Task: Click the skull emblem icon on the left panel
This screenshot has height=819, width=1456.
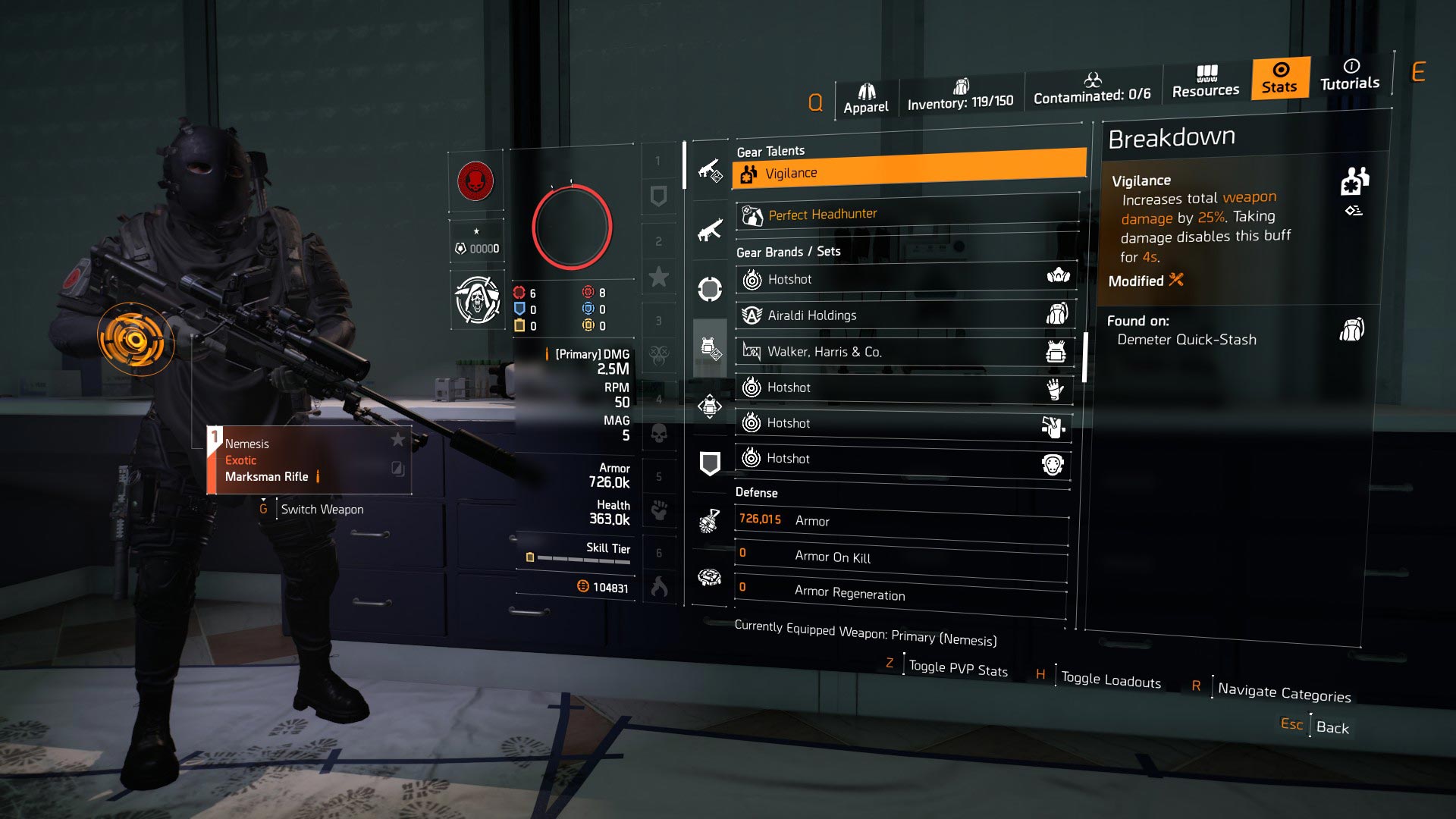Action: (x=475, y=300)
